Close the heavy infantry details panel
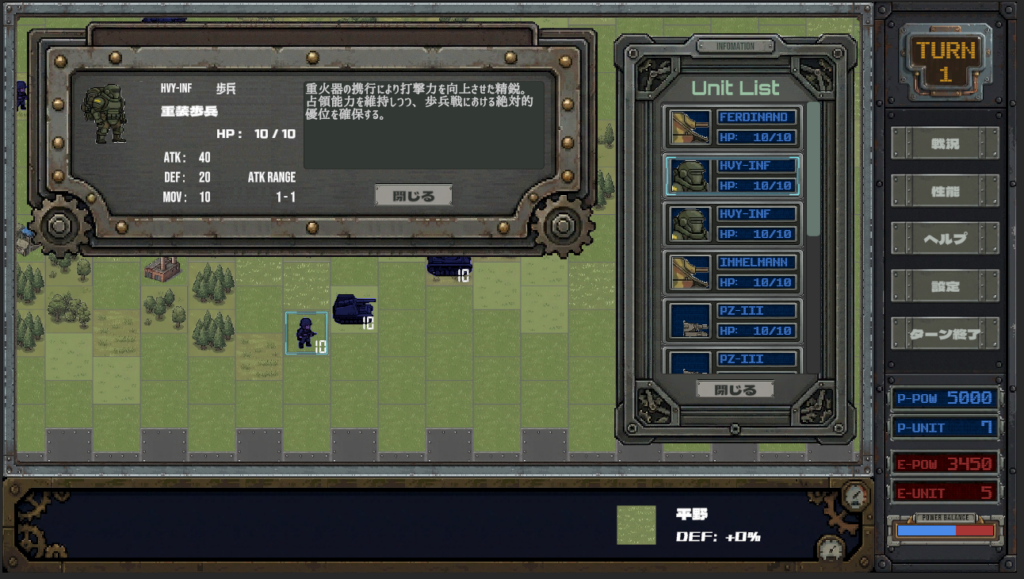Viewport: 1024px width, 579px height. [x=413, y=196]
